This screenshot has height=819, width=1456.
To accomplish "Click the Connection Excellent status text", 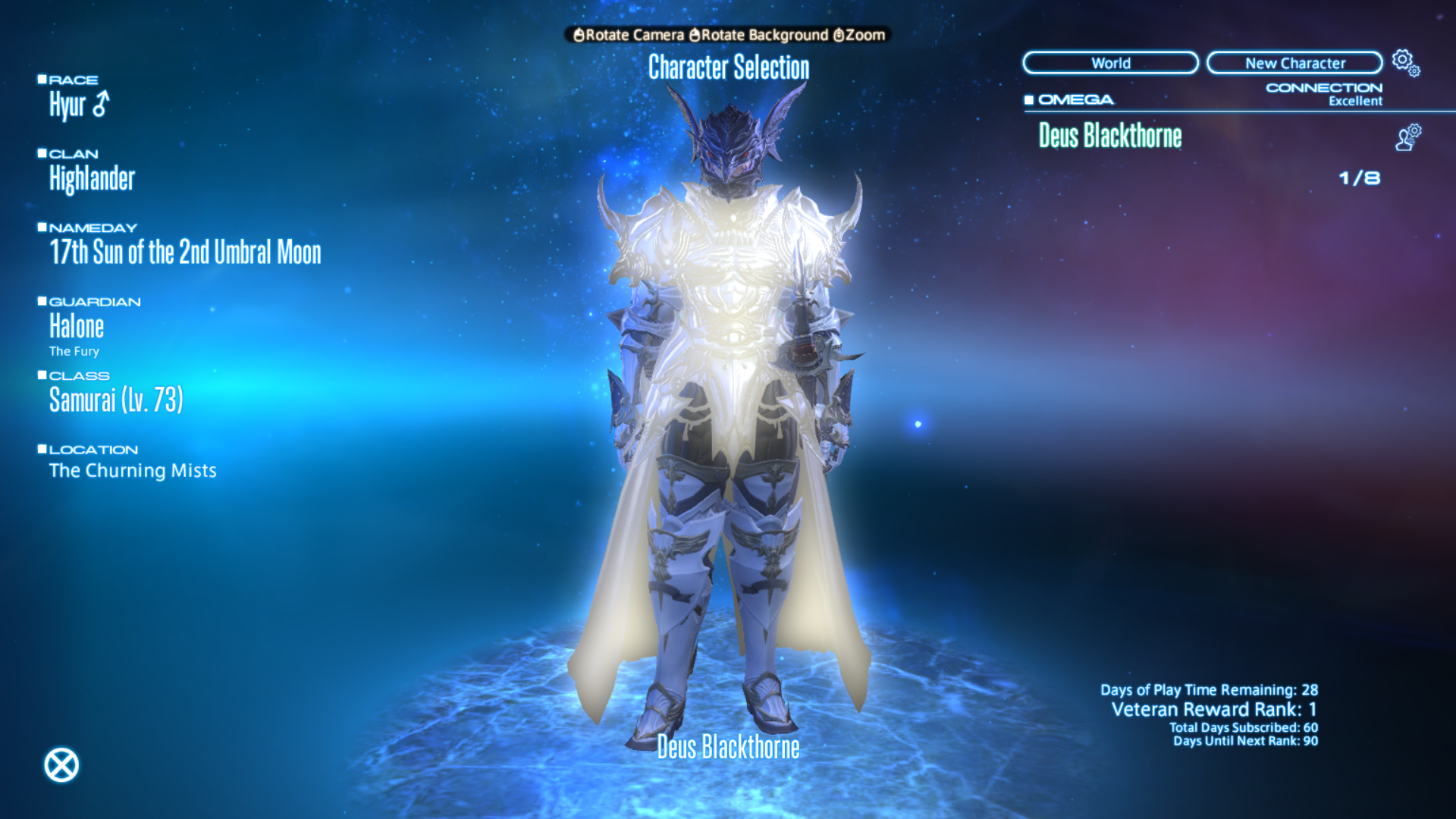I will click(1355, 101).
